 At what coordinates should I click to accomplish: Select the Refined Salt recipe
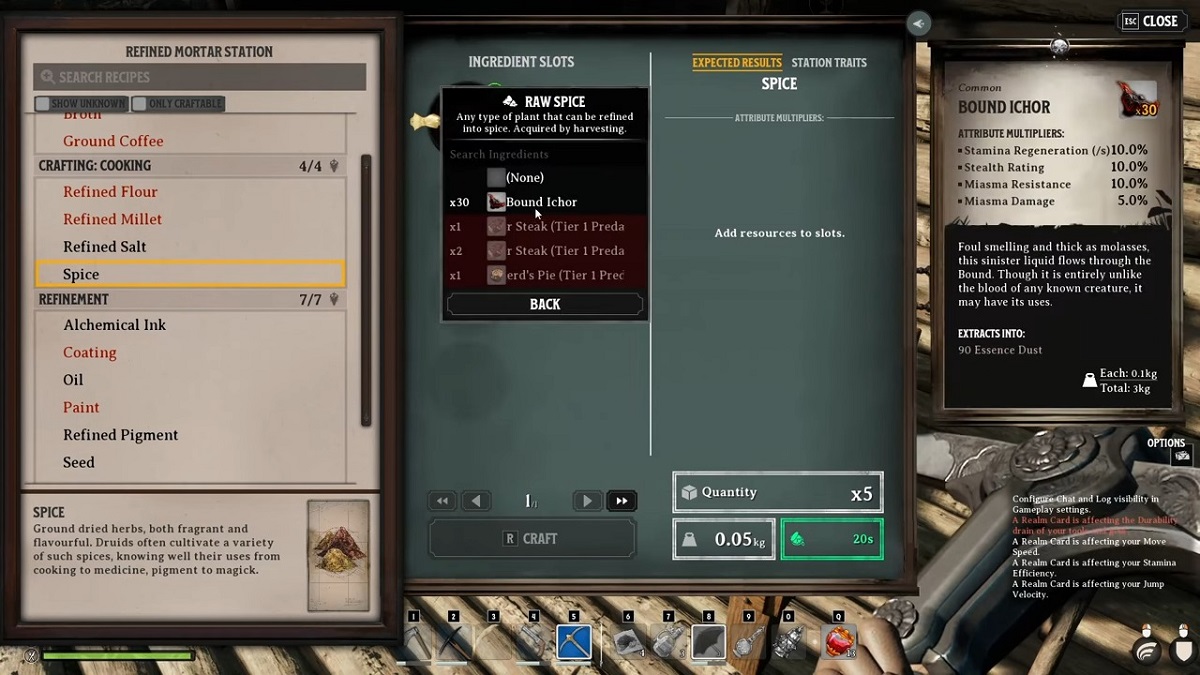(x=105, y=247)
